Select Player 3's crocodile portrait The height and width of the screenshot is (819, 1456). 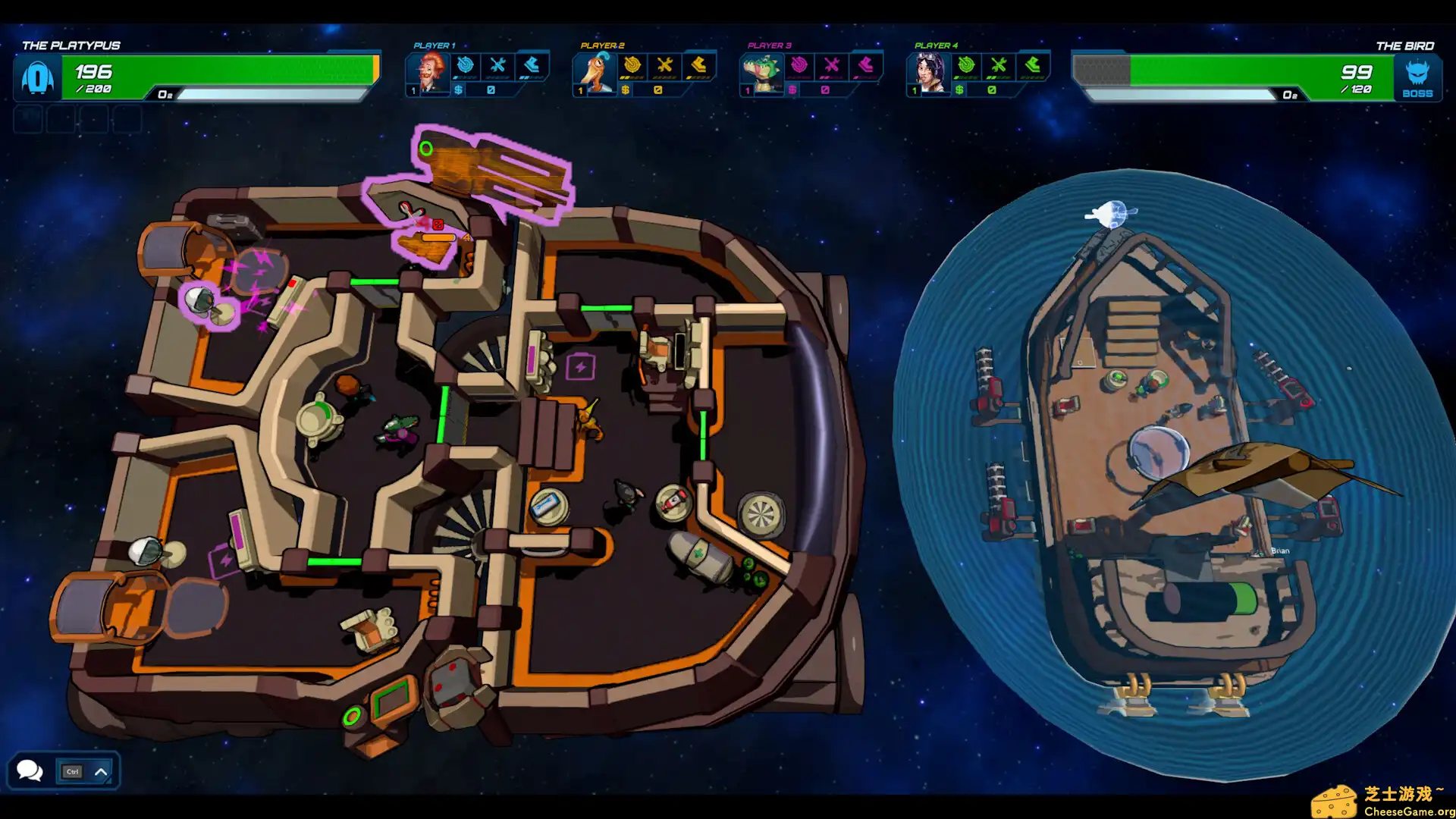[761, 73]
